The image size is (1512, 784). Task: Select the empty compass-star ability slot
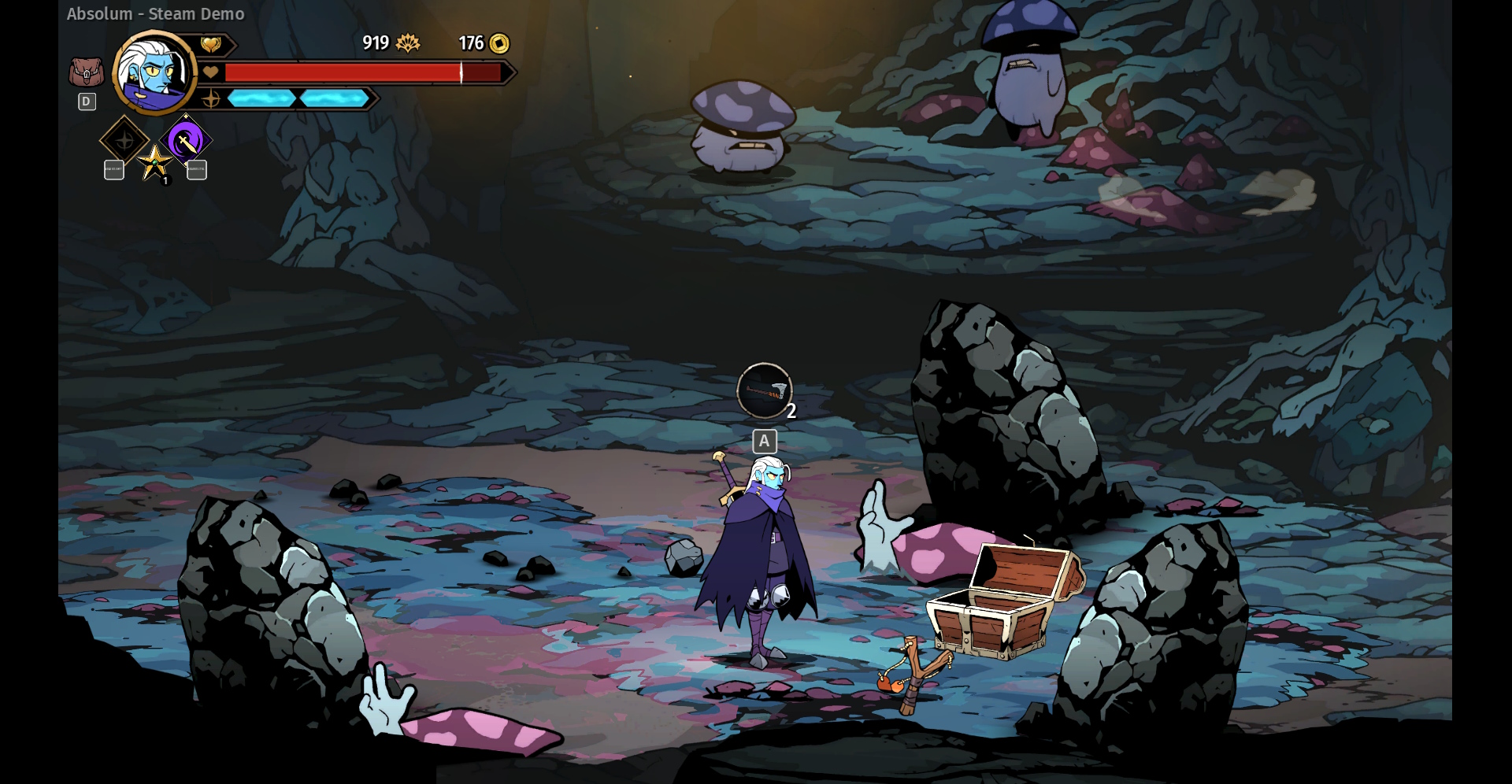click(124, 141)
